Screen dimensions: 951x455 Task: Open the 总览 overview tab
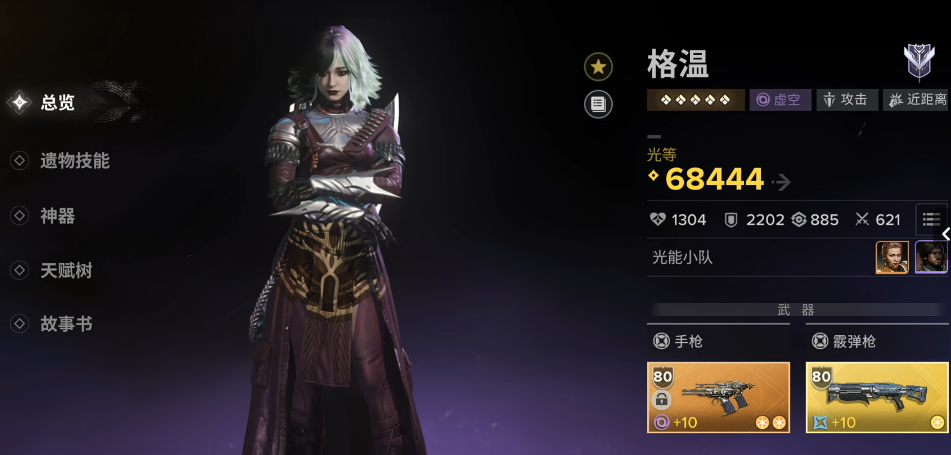tap(57, 102)
